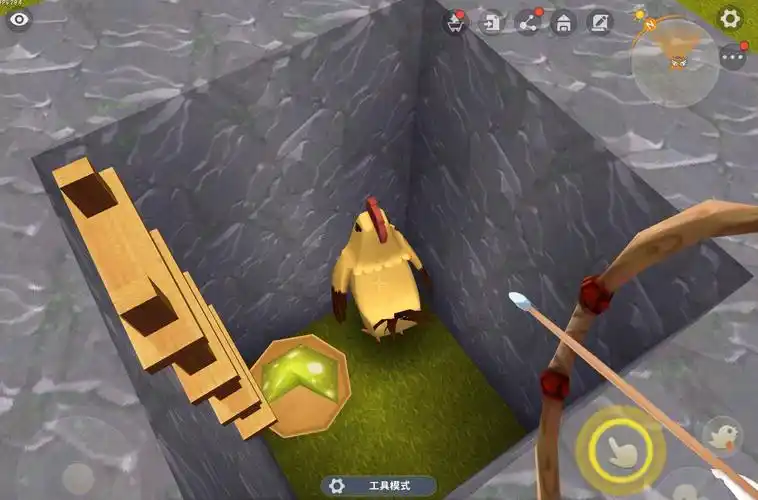The image size is (758, 500).
Task: Open the house home icon
Action: coord(563,22)
